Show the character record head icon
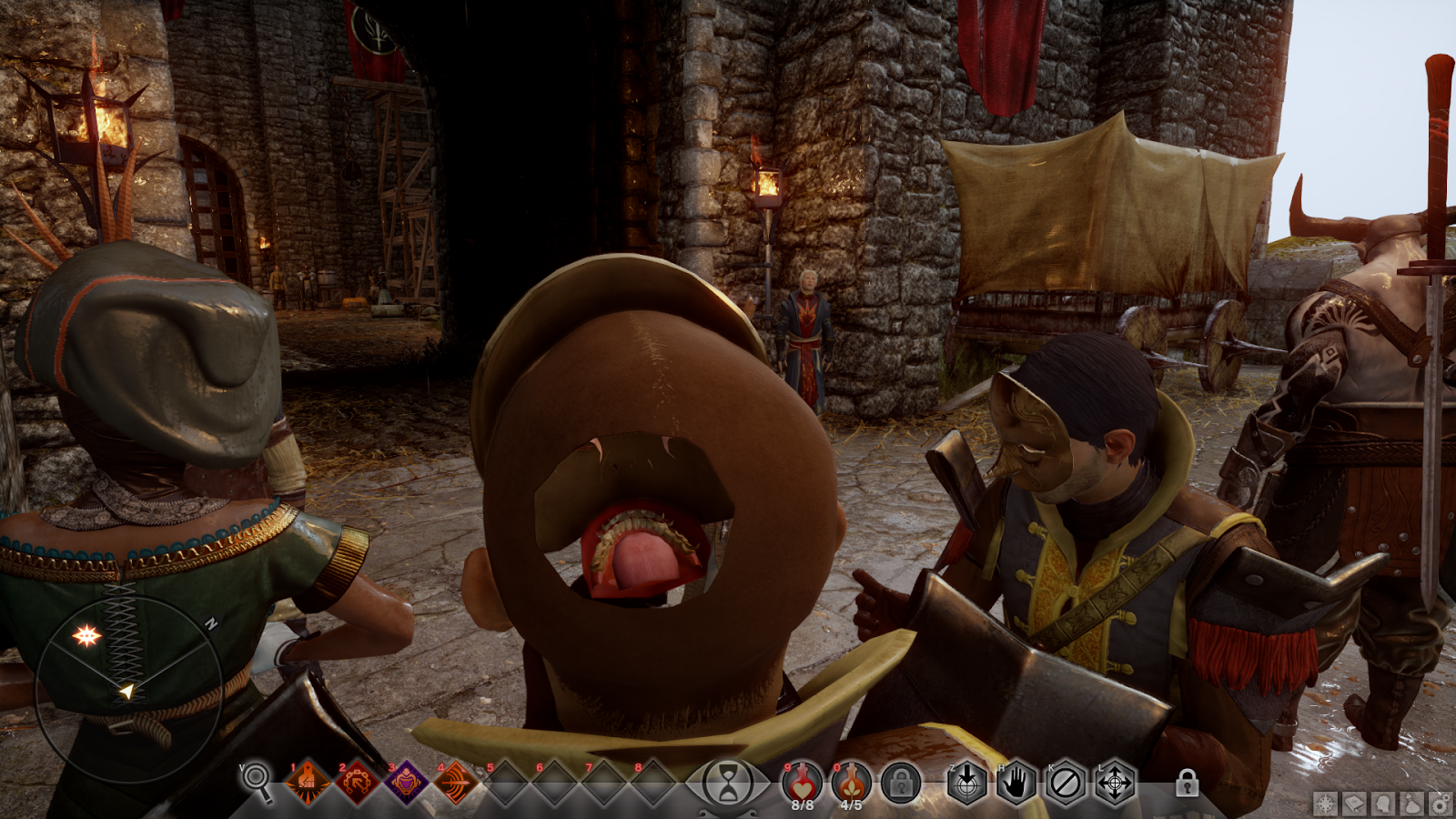 [x=1383, y=804]
